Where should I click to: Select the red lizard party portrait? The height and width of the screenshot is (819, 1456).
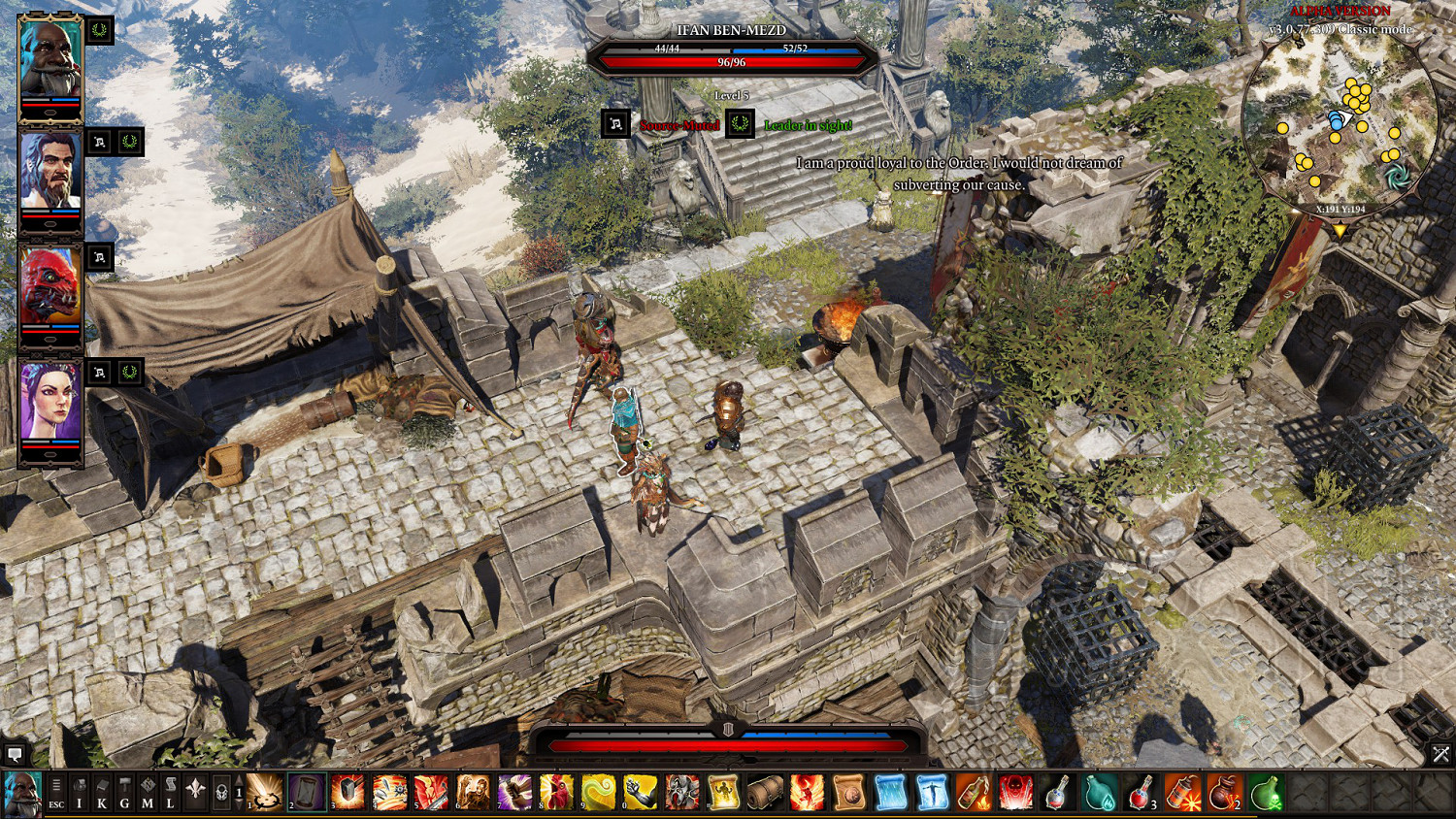(x=50, y=289)
